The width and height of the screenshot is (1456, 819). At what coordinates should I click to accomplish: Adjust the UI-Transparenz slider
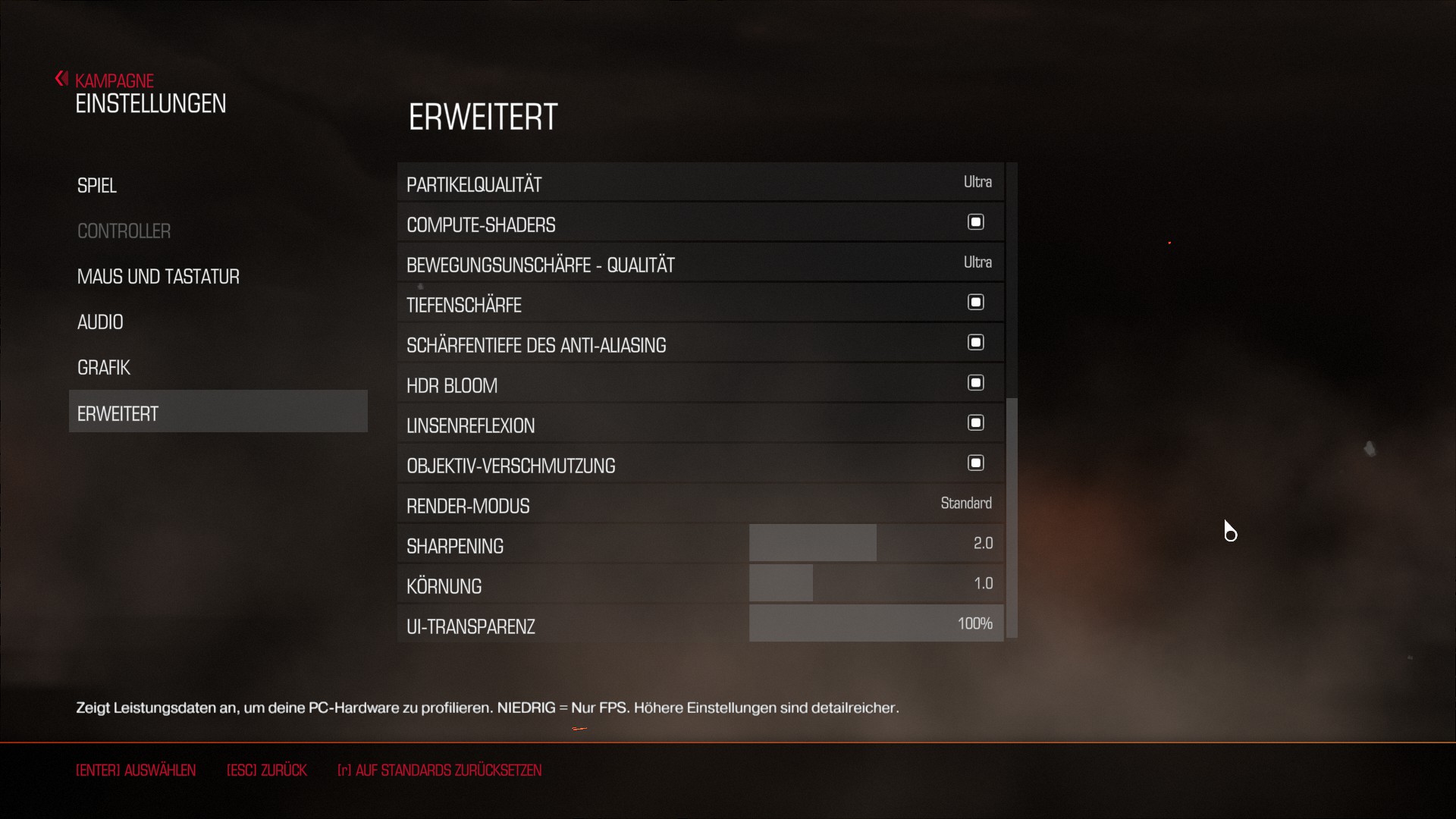coord(876,624)
